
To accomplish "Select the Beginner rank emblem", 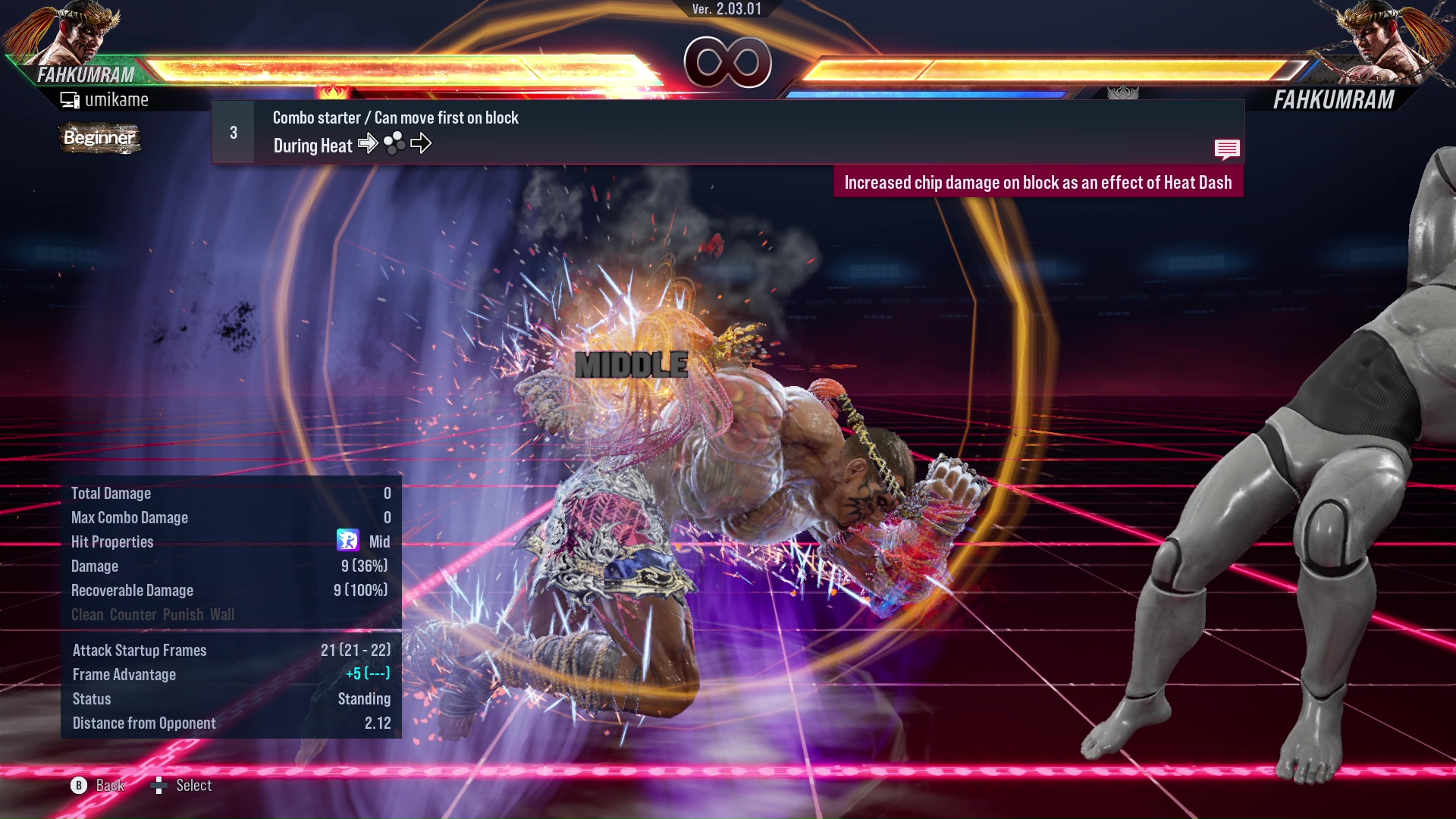I will pyautogui.click(x=99, y=138).
